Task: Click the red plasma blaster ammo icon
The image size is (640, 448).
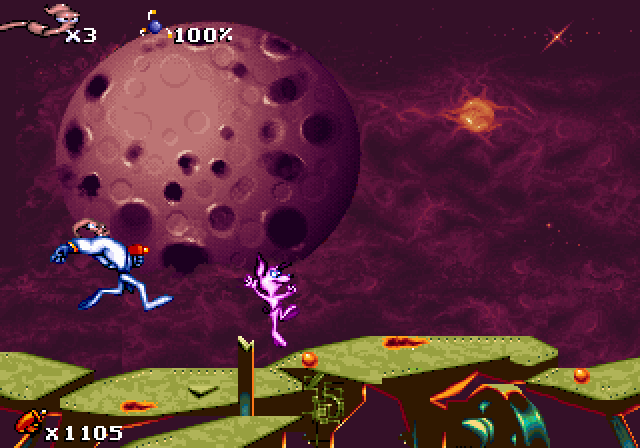Action: (26, 426)
